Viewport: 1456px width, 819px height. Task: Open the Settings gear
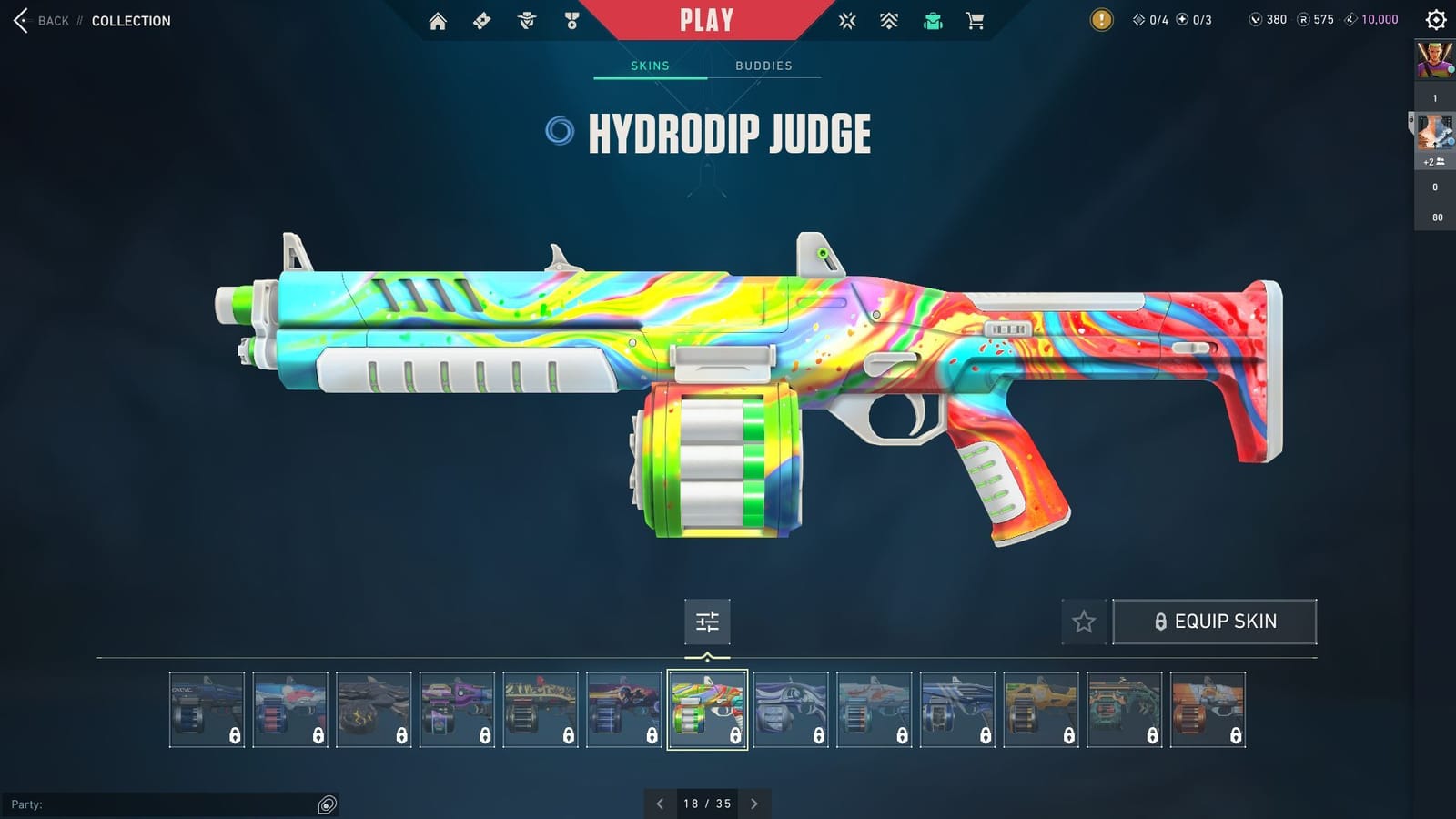pos(1438,20)
